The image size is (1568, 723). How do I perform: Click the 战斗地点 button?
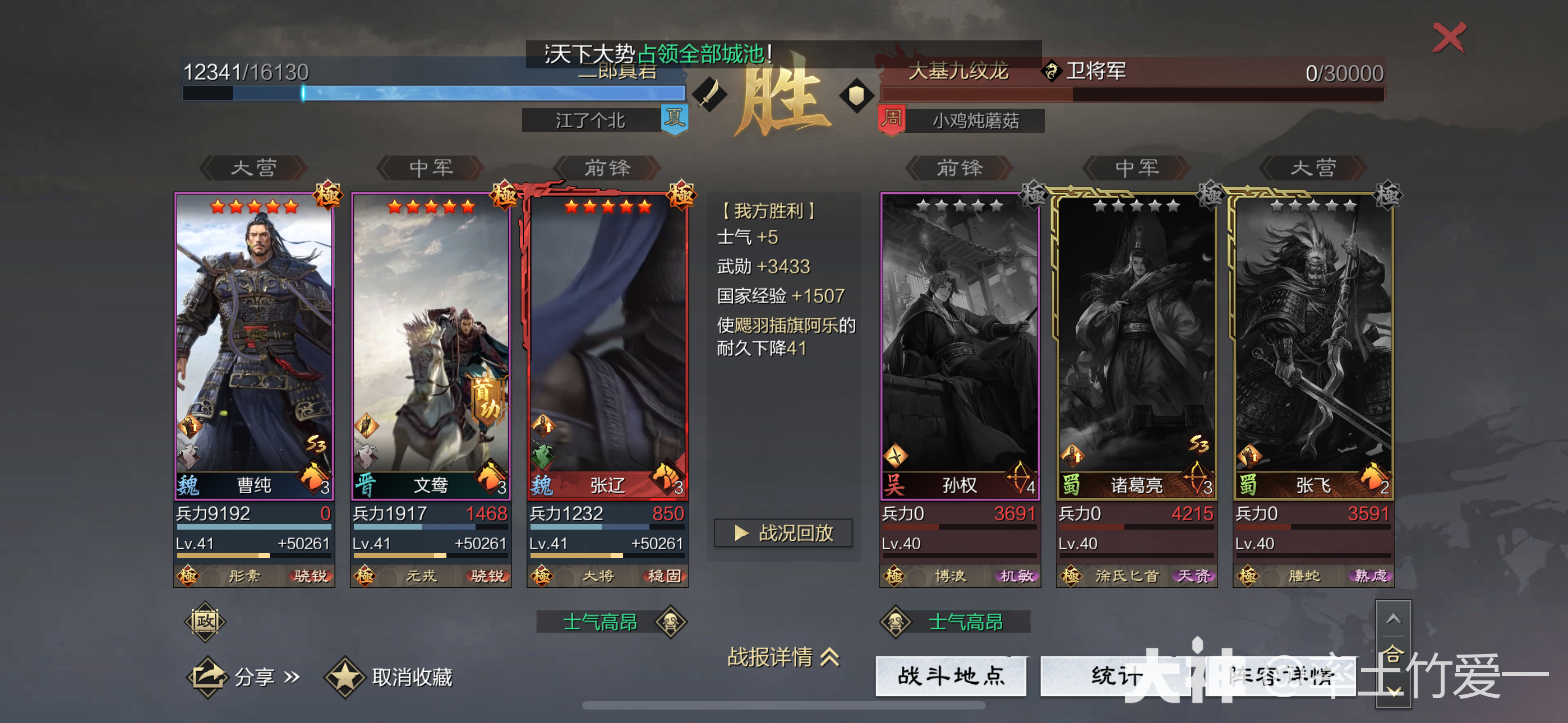[950, 675]
